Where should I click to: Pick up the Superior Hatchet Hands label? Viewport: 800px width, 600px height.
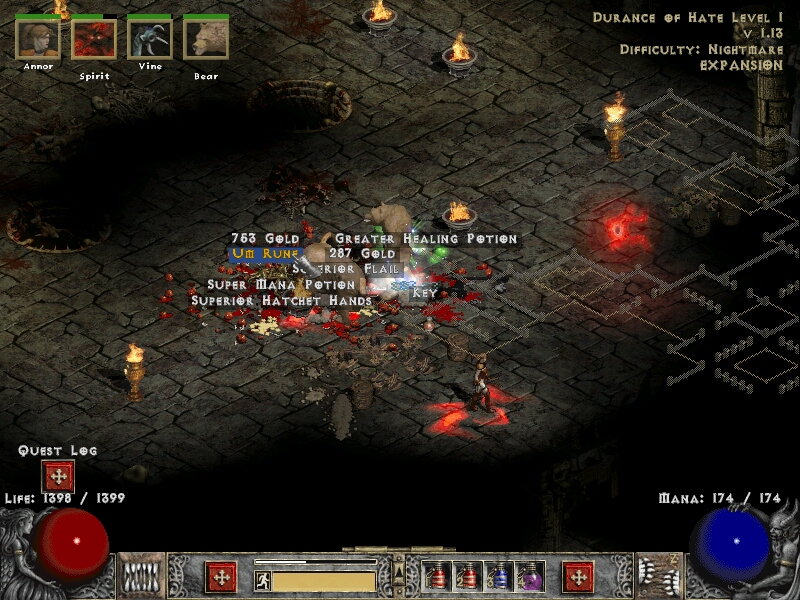281,299
